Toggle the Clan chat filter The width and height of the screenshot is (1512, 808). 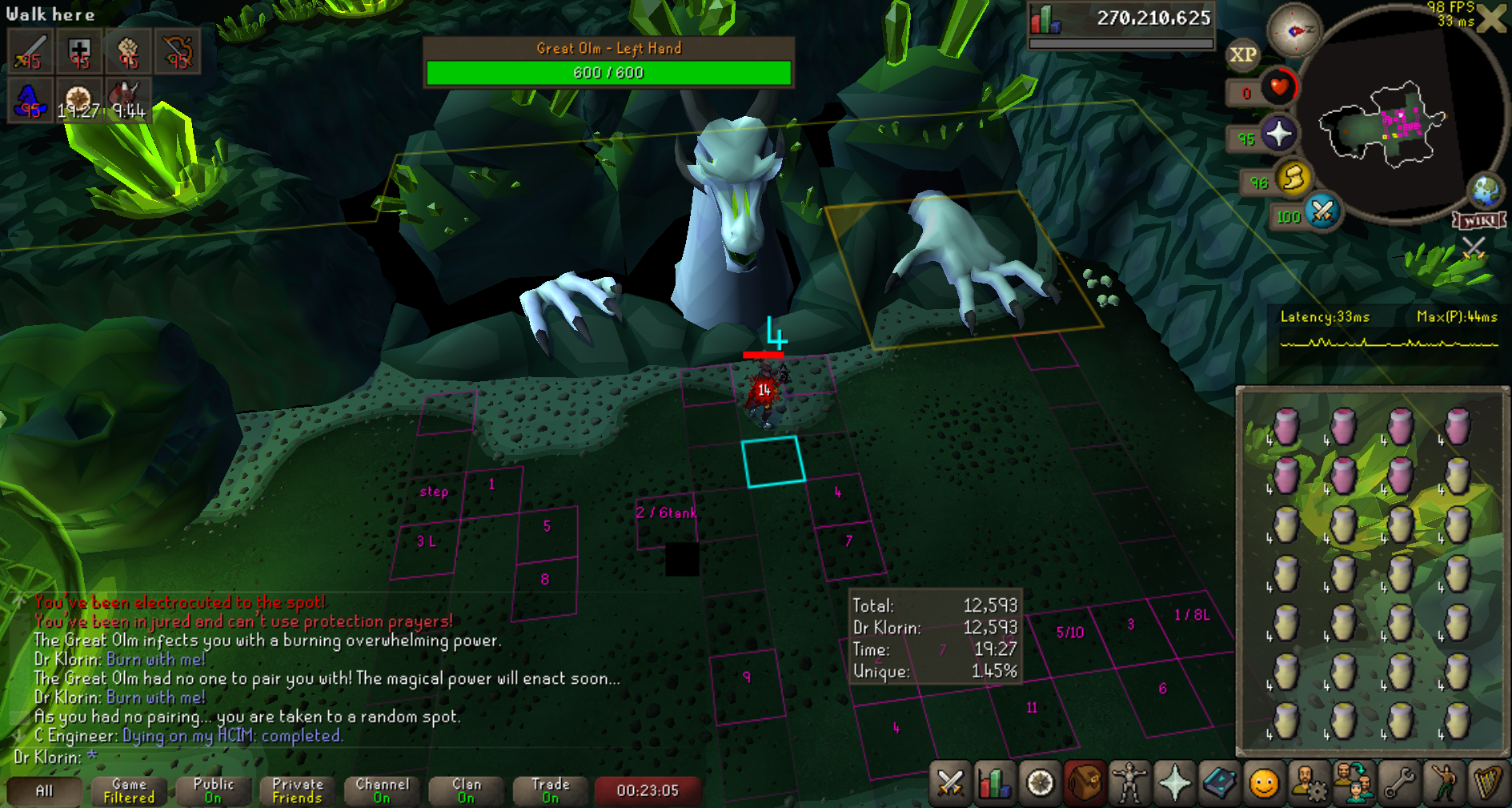pos(467,790)
